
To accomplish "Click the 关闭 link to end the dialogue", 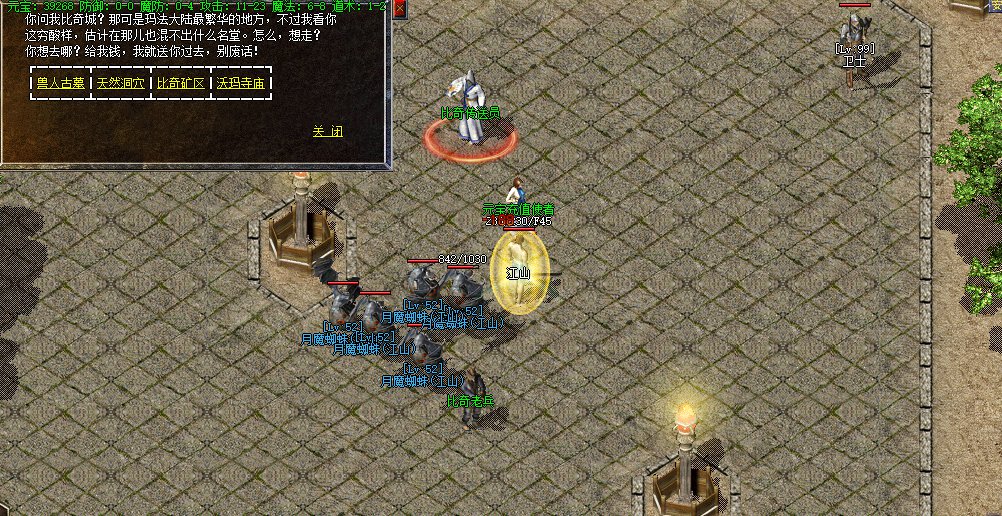I will tap(328, 131).
